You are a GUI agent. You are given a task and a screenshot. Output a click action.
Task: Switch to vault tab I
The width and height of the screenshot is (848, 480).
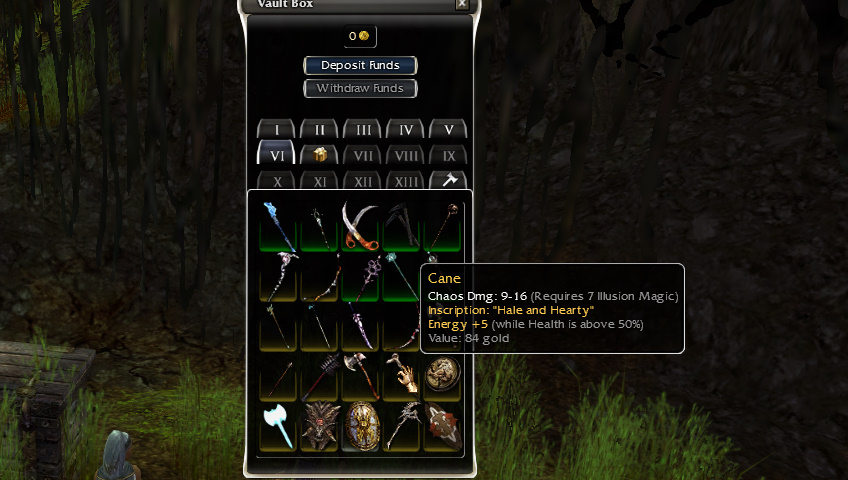click(x=277, y=130)
